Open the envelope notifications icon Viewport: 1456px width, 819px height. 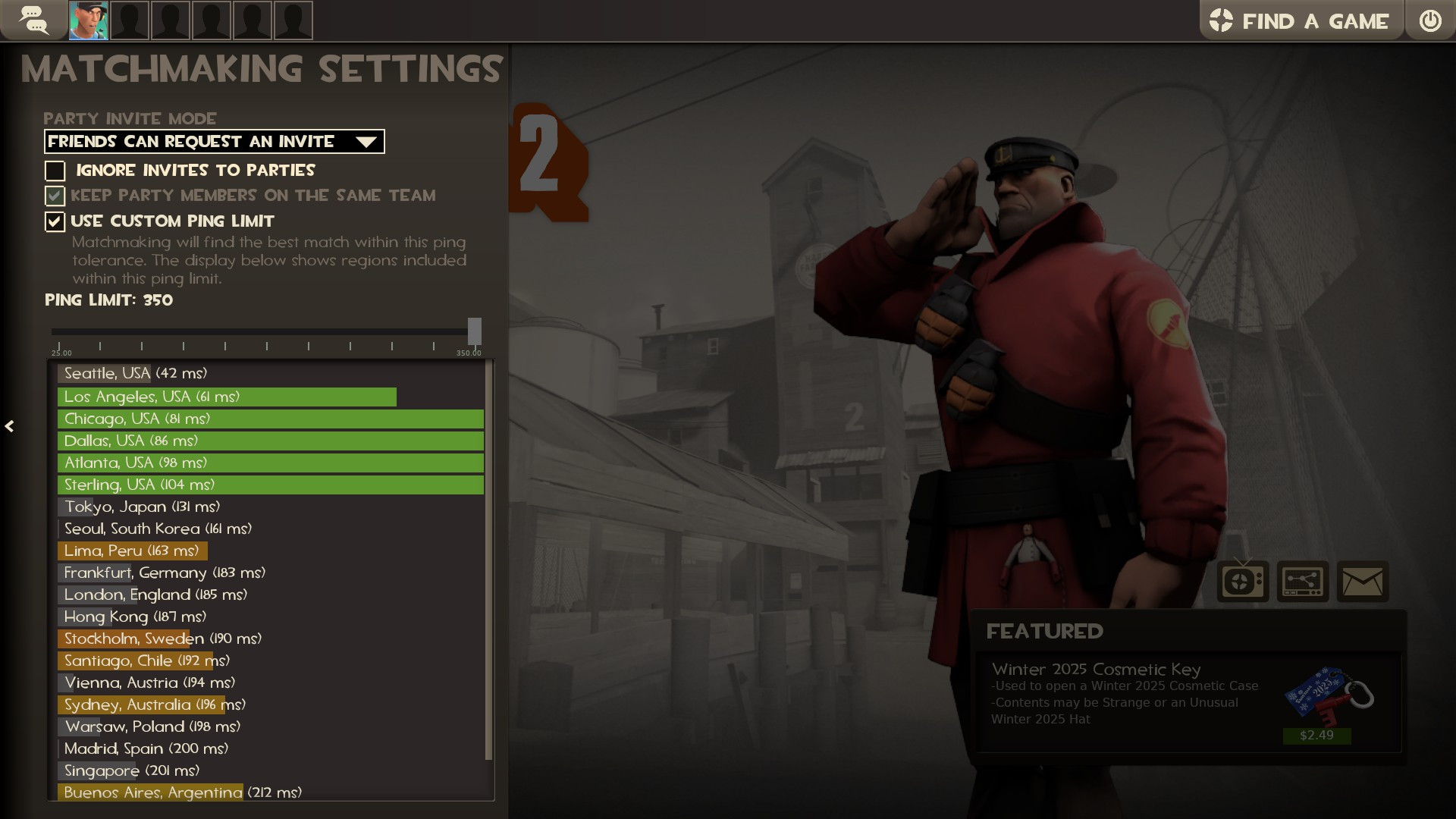click(x=1363, y=582)
